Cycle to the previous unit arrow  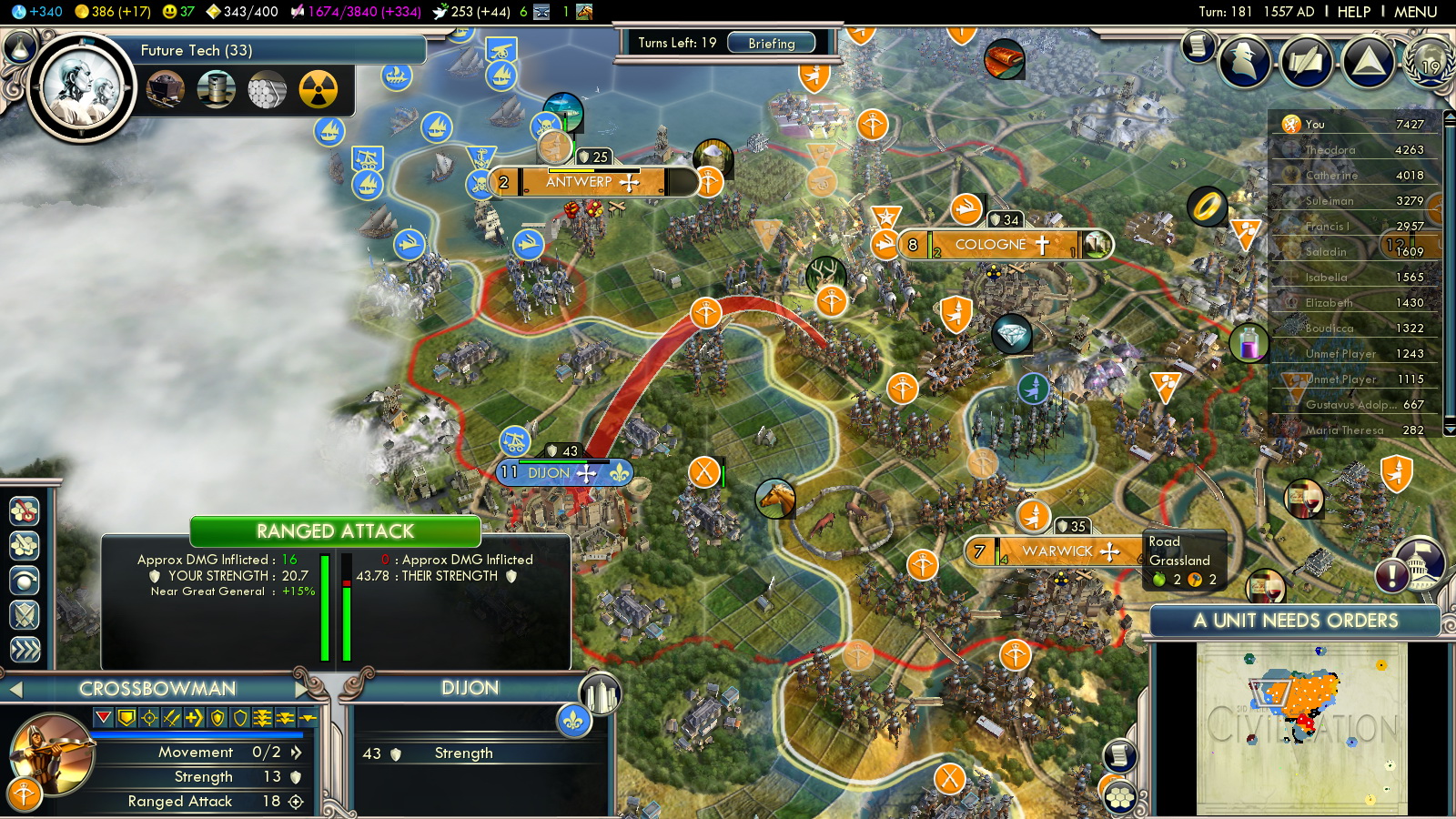pyautogui.click(x=15, y=690)
